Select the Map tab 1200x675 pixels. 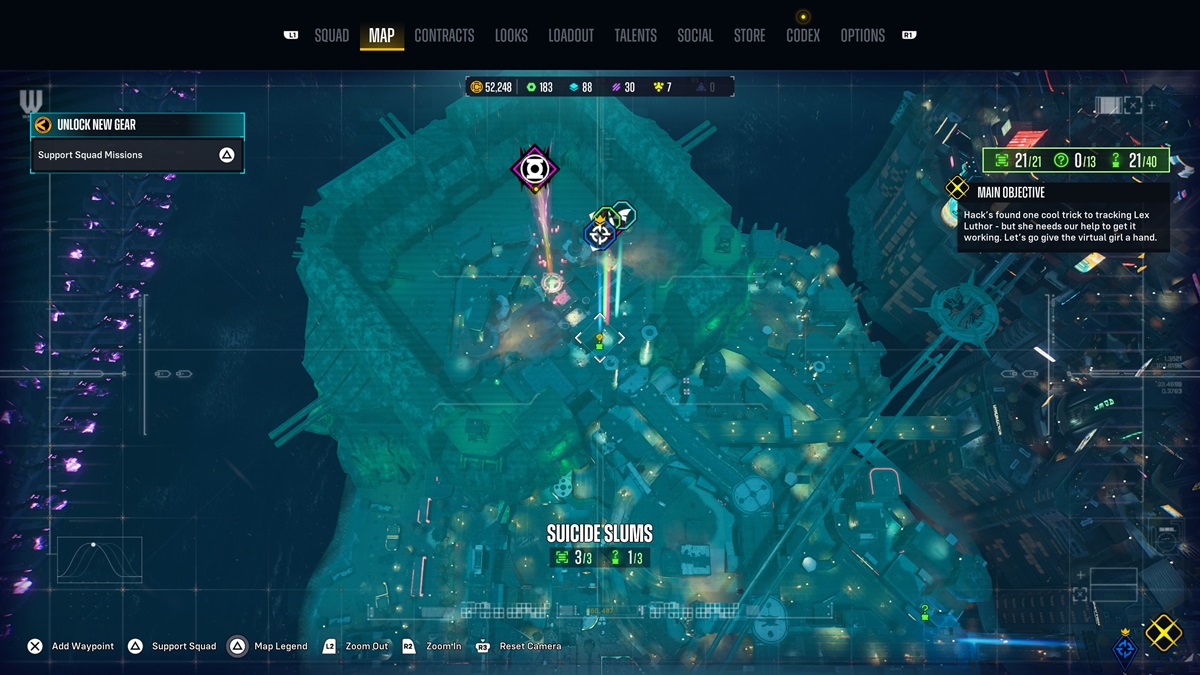[381, 36]
